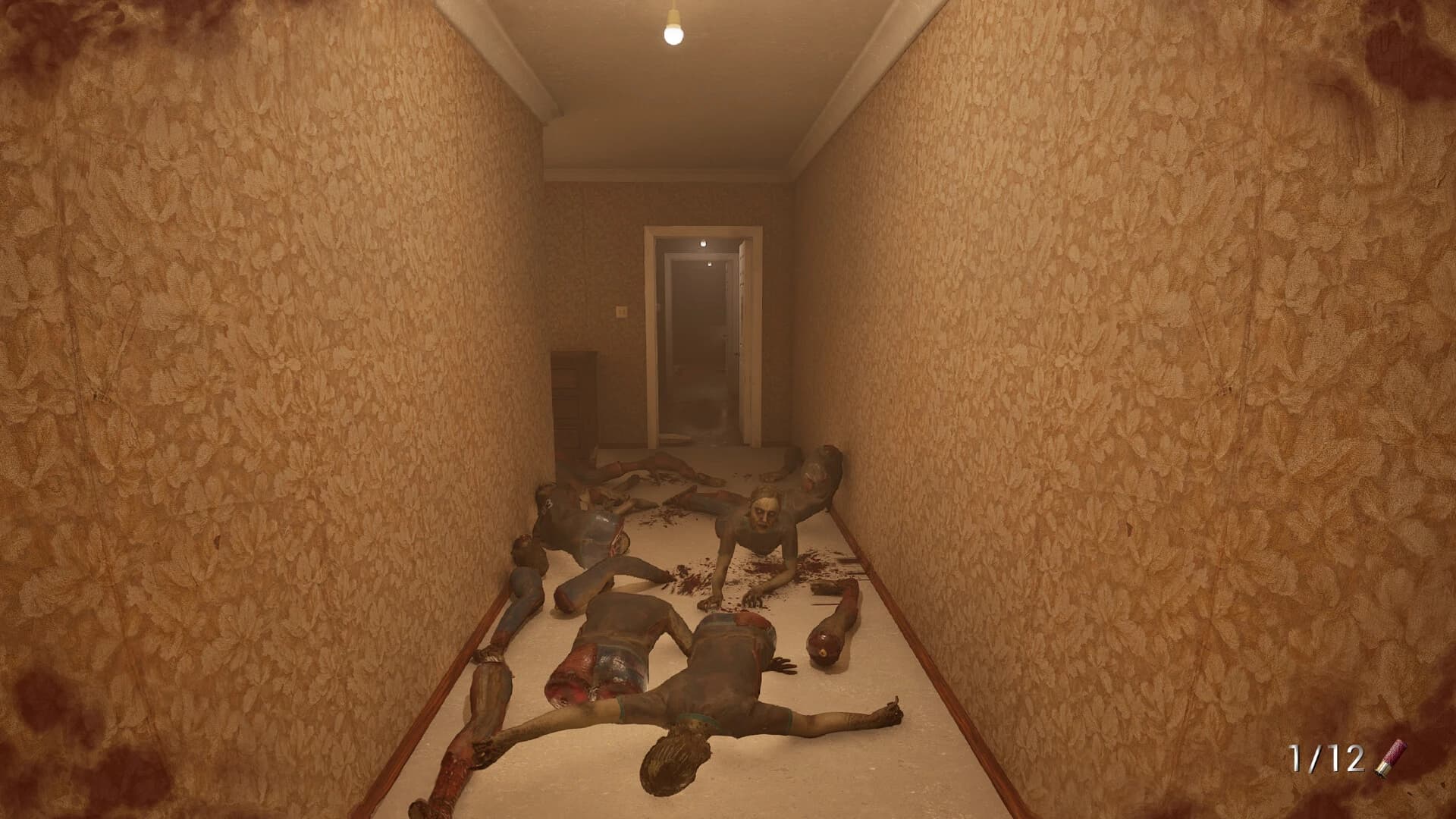Flip the switch beside the doorway frame
Image resolution: width=1456 pixels, height=819 pixels.
622,312
